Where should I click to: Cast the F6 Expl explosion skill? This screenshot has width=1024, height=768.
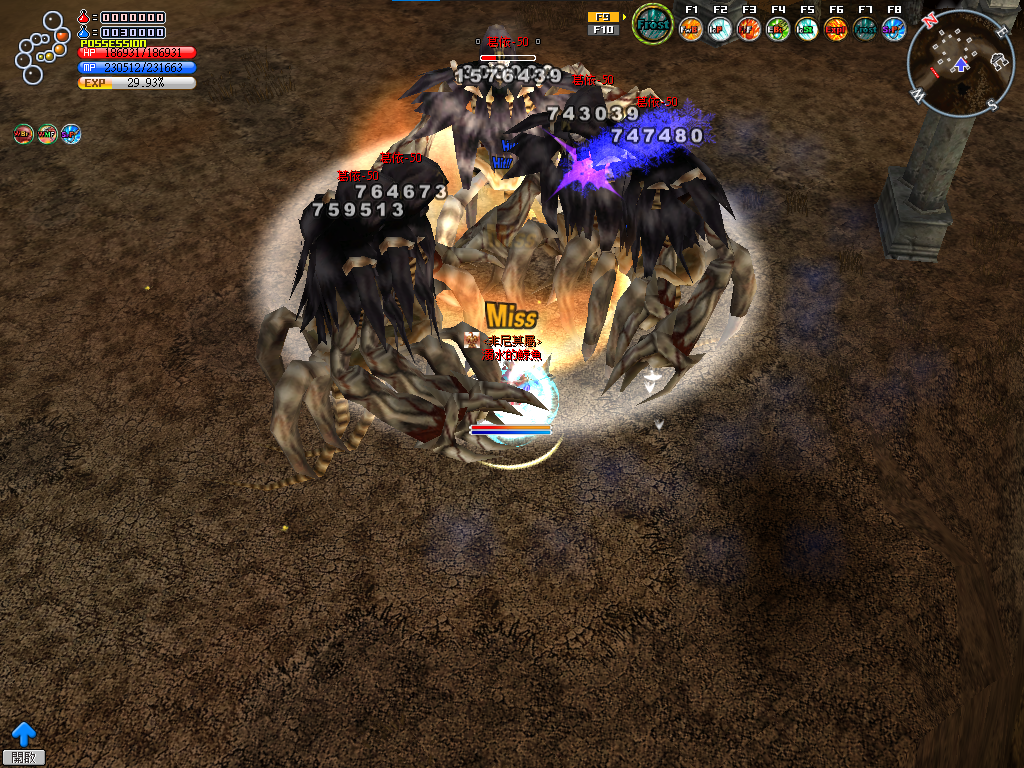pyautogui.click(x=836, y=29)
